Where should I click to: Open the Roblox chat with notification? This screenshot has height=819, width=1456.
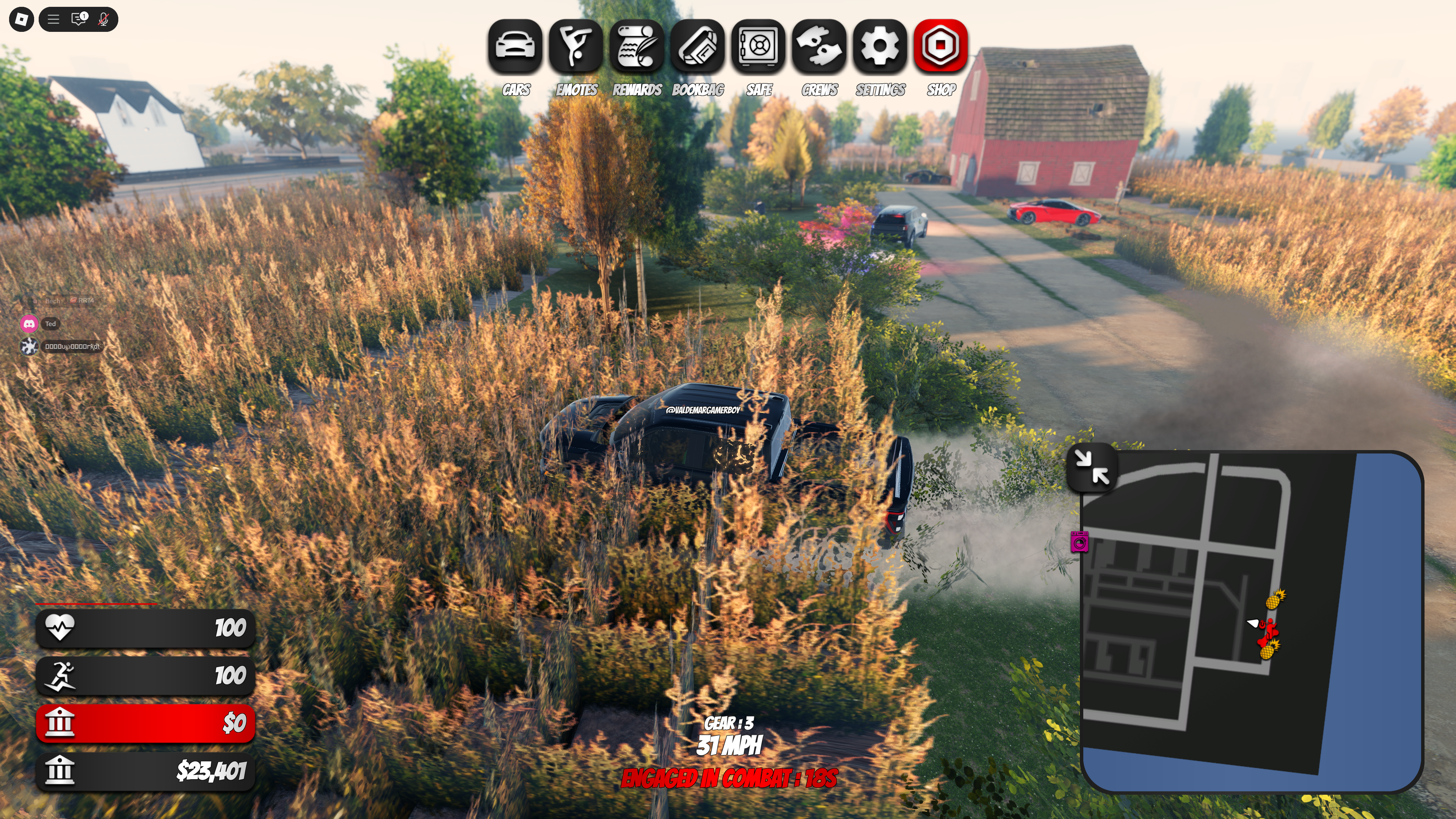[78, 19]
